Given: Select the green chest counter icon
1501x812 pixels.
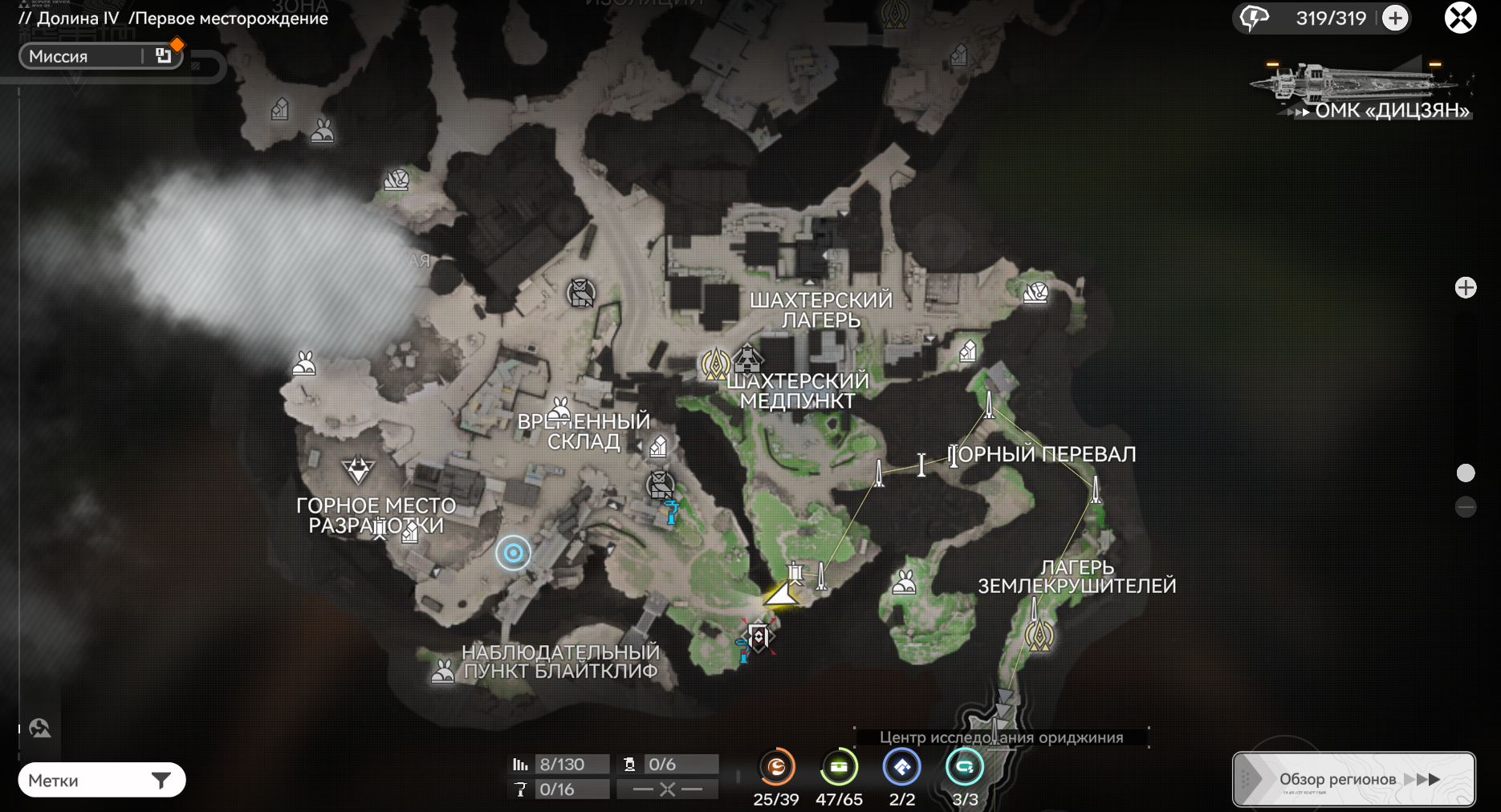Looking at the screenshot, I should click(839, 768).
